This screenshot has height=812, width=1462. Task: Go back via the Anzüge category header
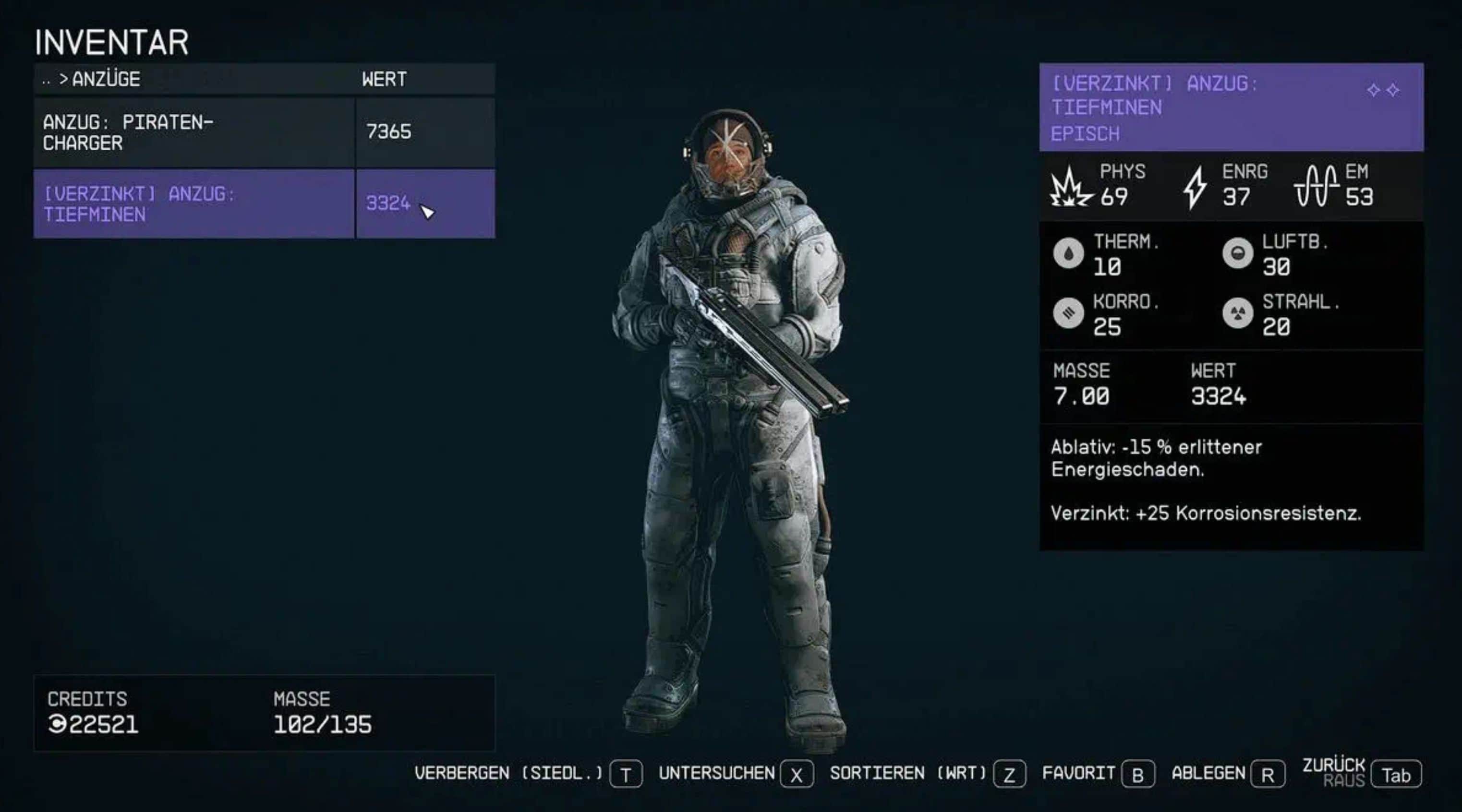click(100, 80)
